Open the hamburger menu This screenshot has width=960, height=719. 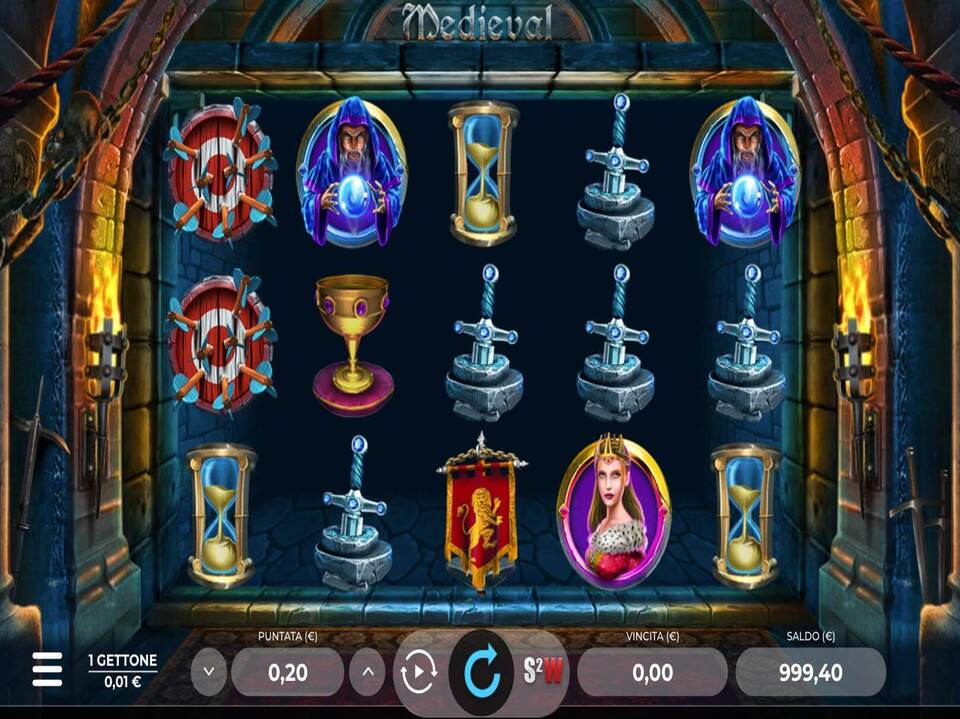46,669
